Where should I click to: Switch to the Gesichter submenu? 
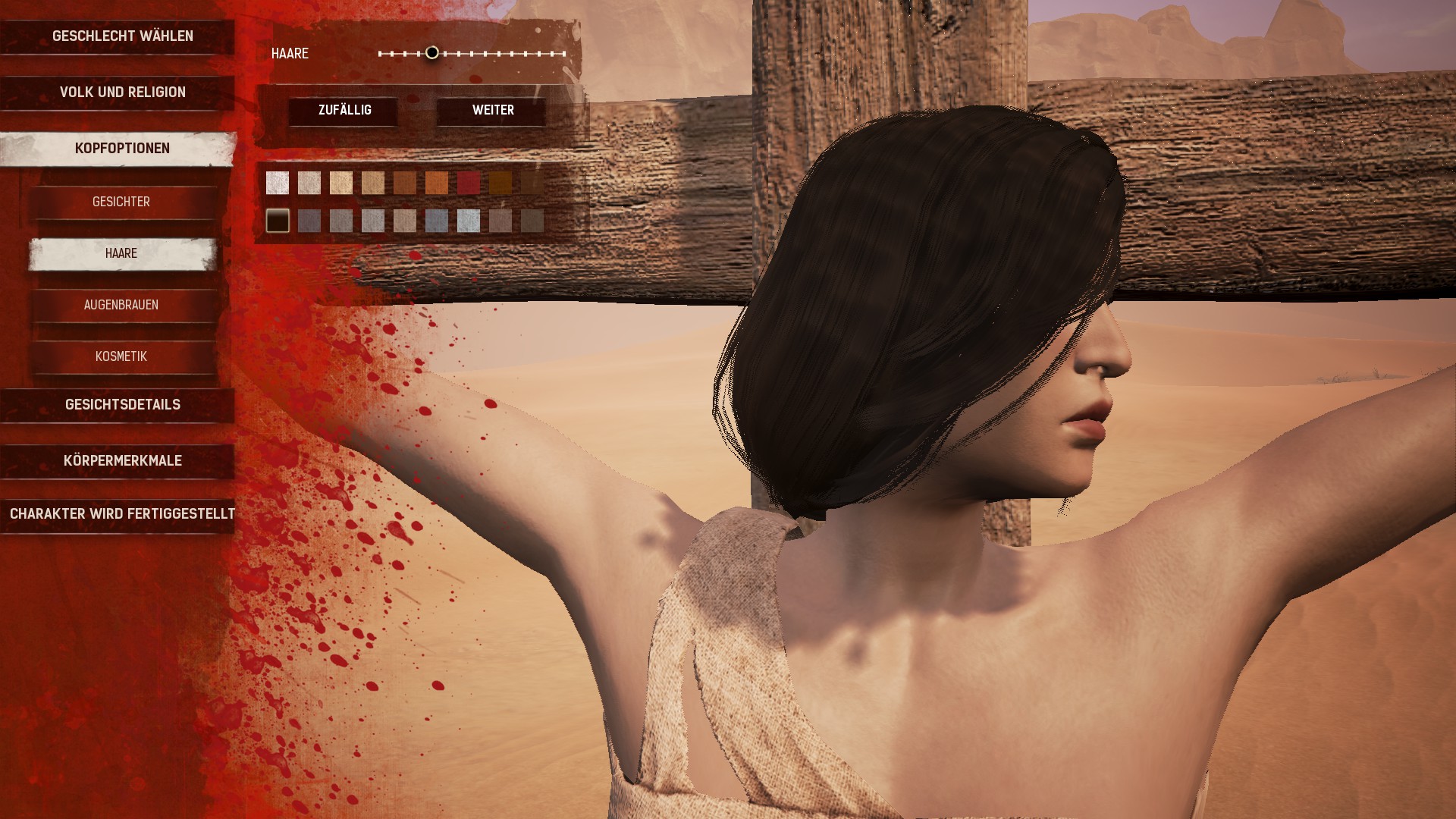pyautogui.click(x=121, y=202)
